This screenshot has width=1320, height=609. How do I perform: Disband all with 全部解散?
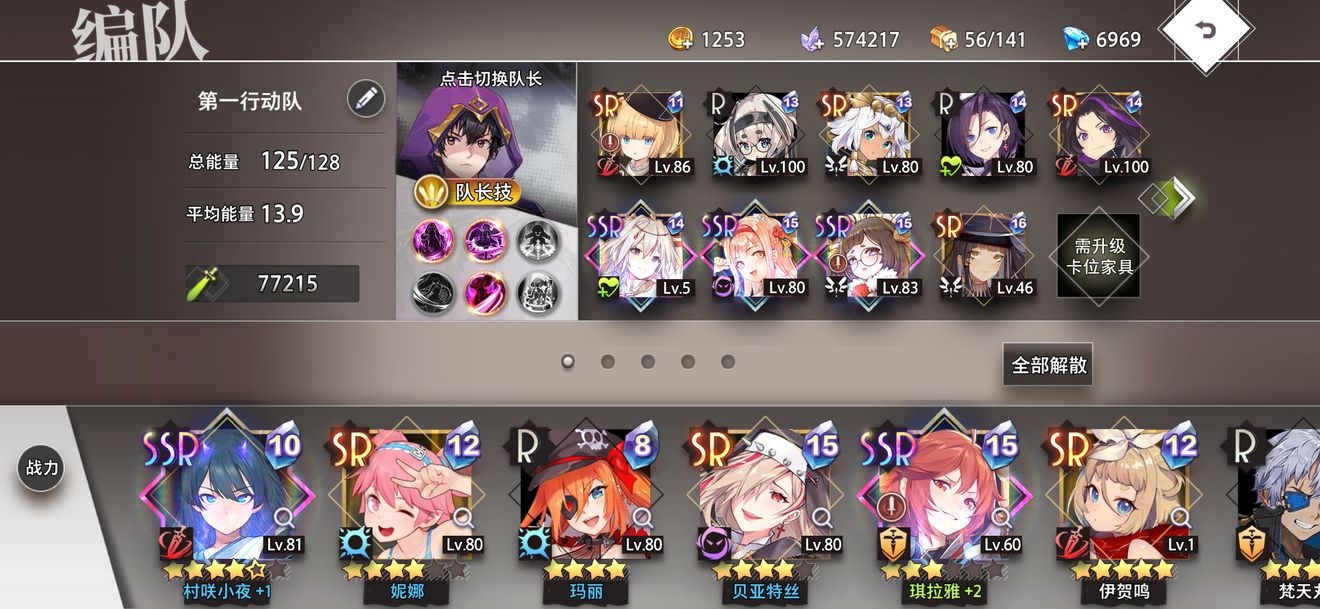[x=1048, y=365]
